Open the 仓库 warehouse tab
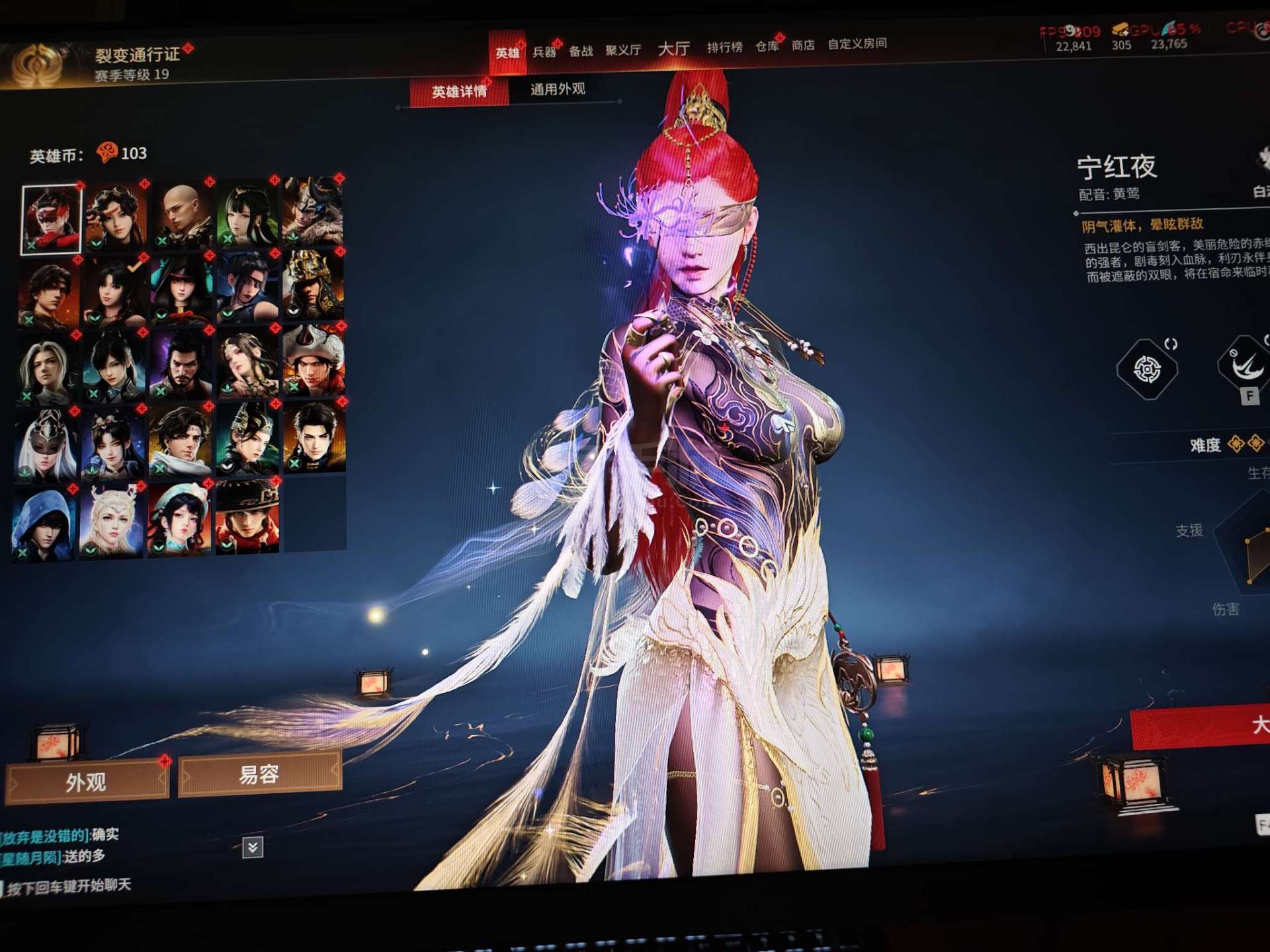 (767, 46)
